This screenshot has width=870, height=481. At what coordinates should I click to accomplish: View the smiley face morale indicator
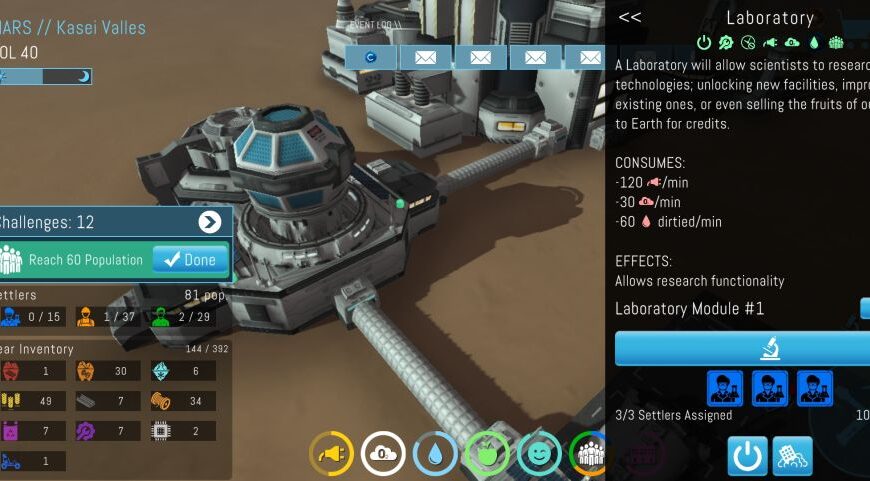(x=539, y=453)
